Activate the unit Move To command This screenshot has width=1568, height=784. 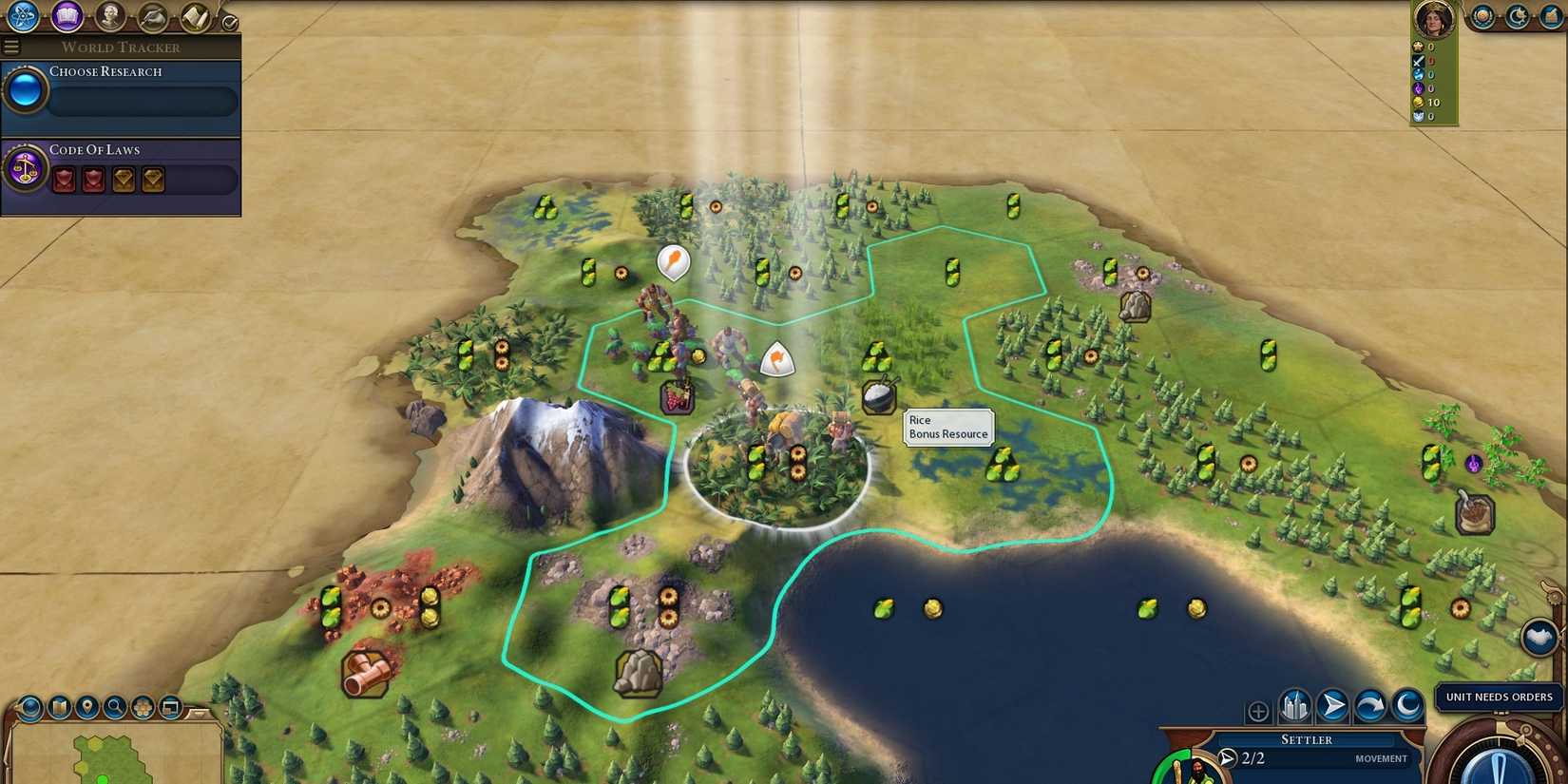pos(1333,707)
